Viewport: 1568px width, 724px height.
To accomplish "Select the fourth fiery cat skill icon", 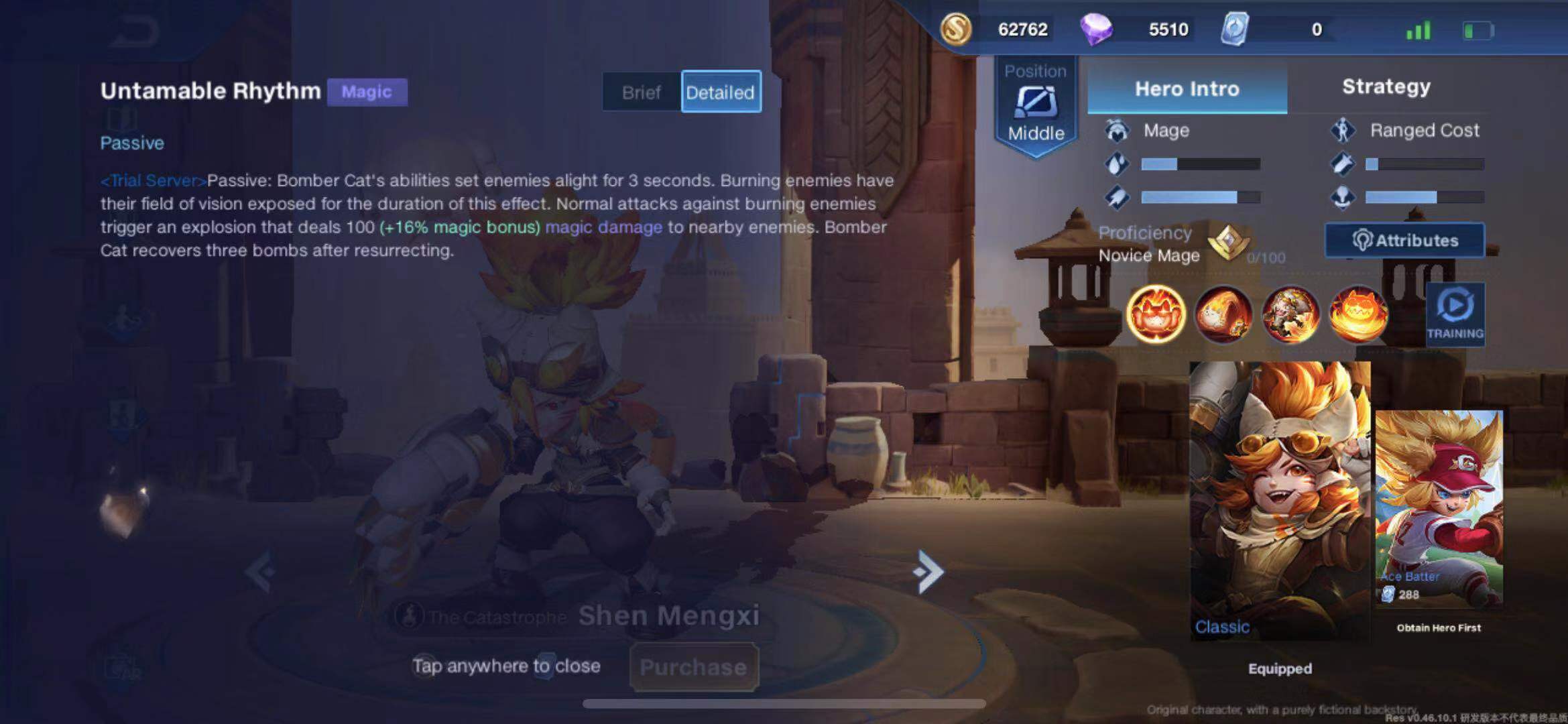I will click(x=1358, y=314).
